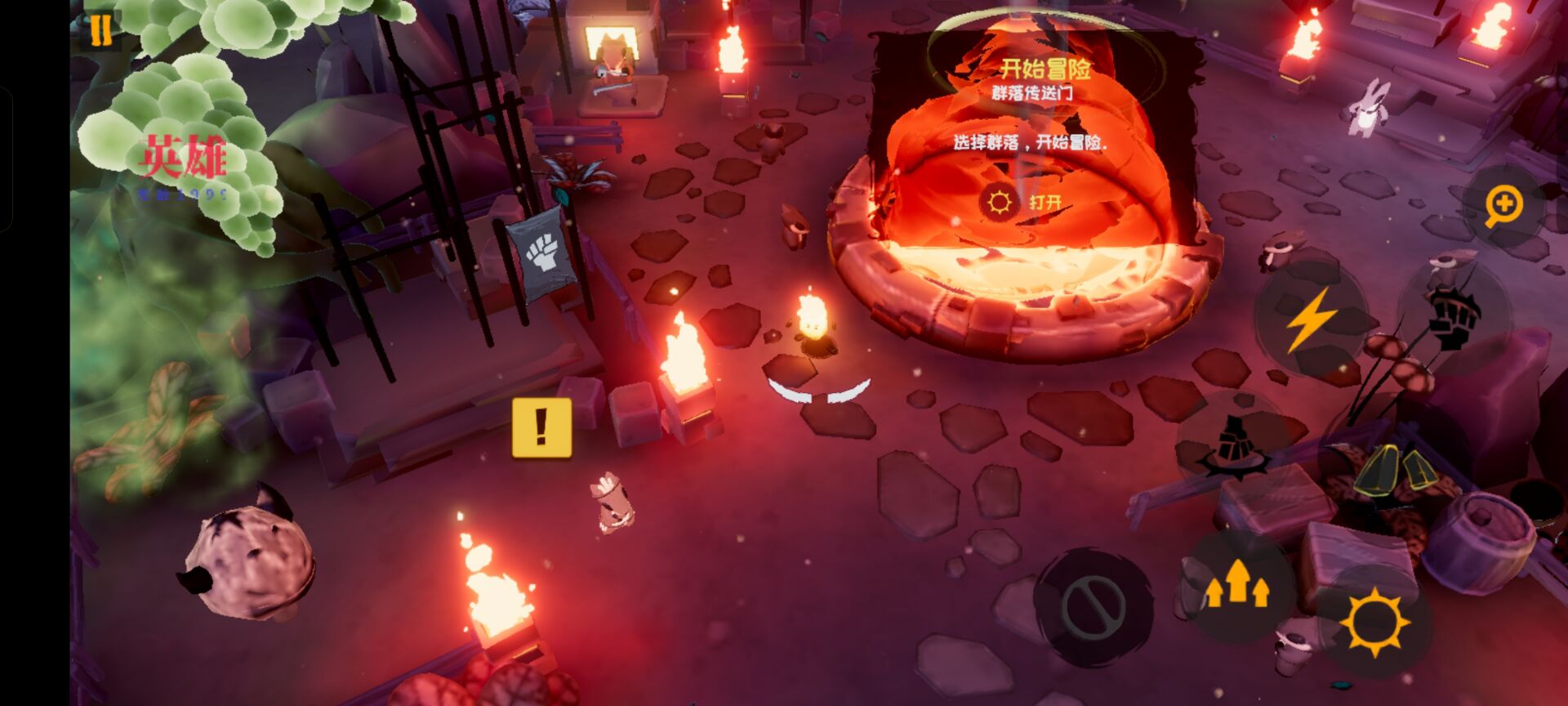1568x706 pixels.
Task: Activate the lightning bolt ability
Action: 1310,319
